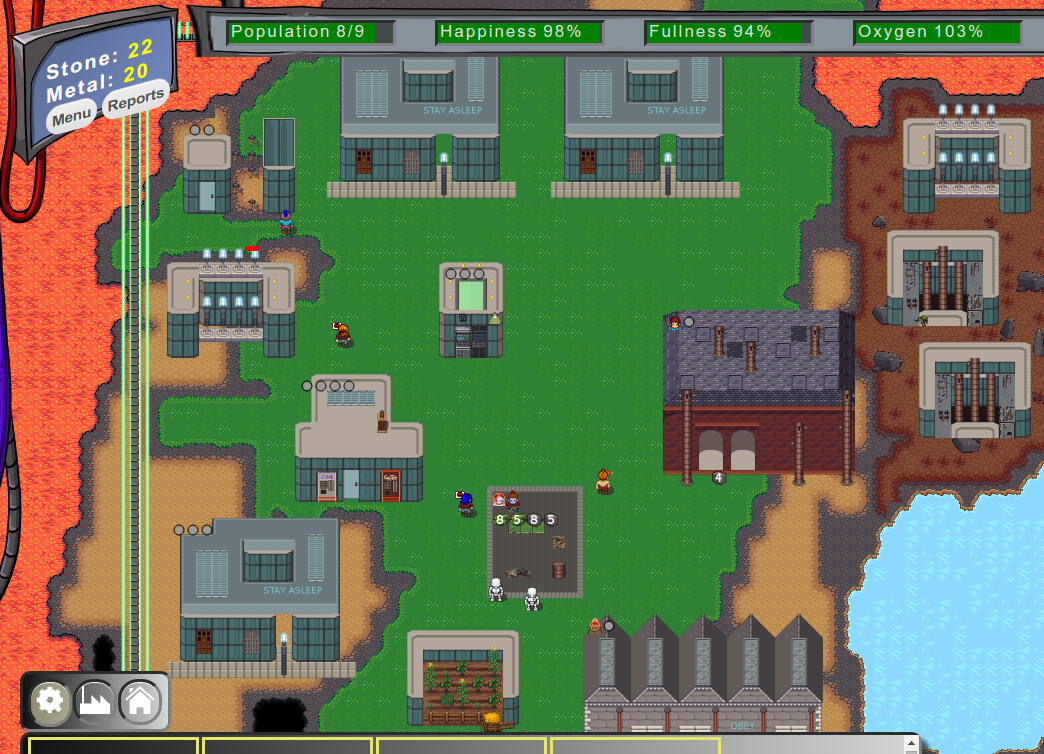Switch to the house buildings tab

[140, 700]
